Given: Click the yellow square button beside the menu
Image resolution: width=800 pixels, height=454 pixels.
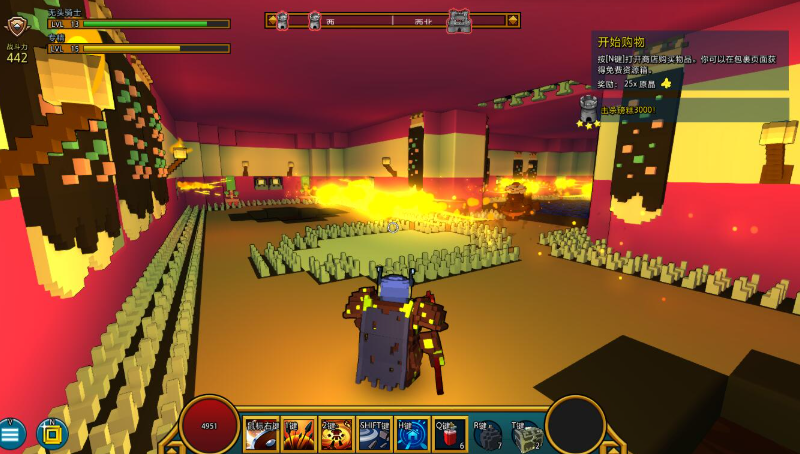Looking at the screenshot, I should click(51, 434).
